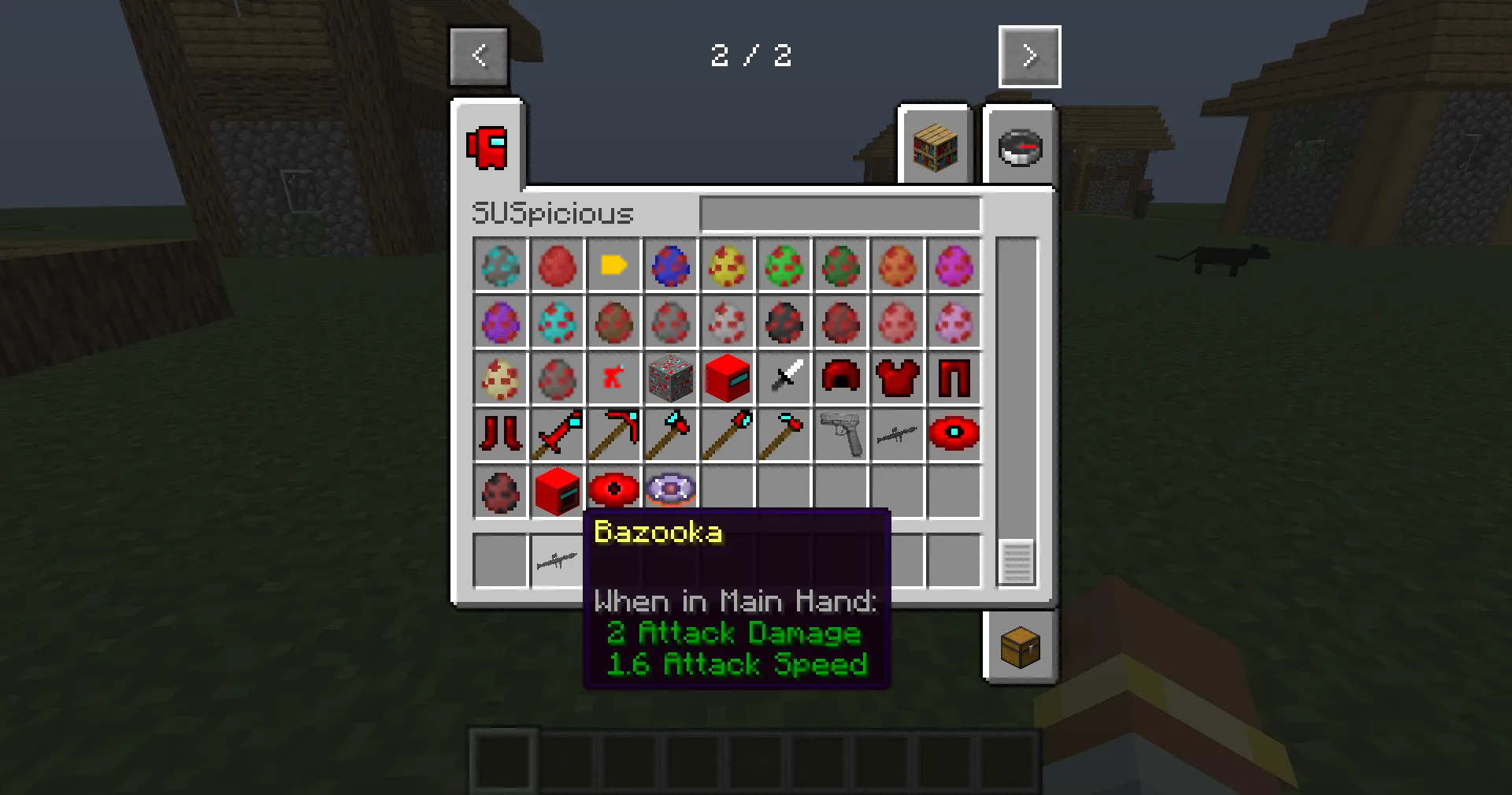Take the bazooka from the hotbar slot
The height and width of the screenshot is (795, 1512).
pyautogui.click(x=558, y=560)
